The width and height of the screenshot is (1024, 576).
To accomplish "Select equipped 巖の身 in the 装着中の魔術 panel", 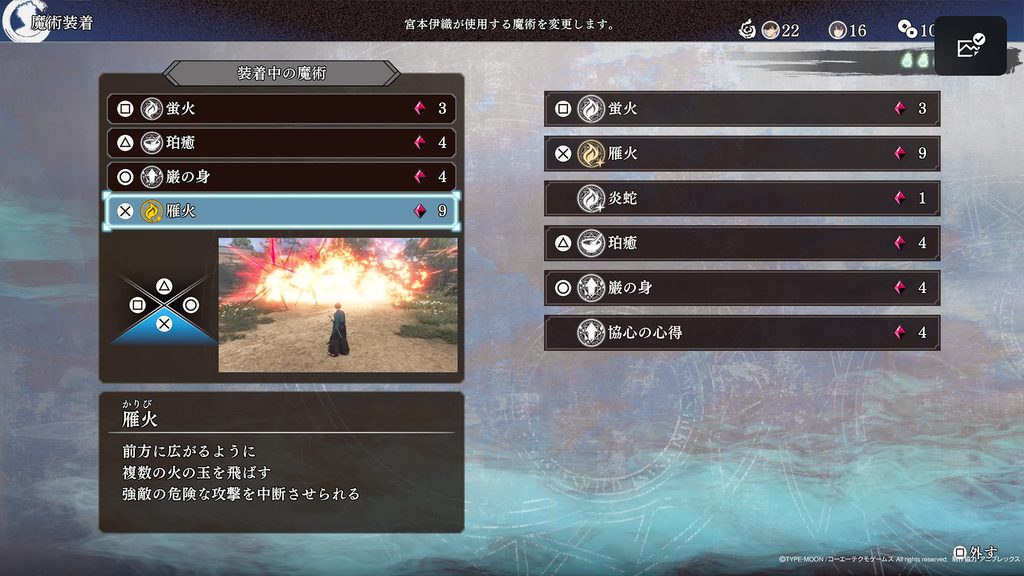I will (x=280, y=177).
